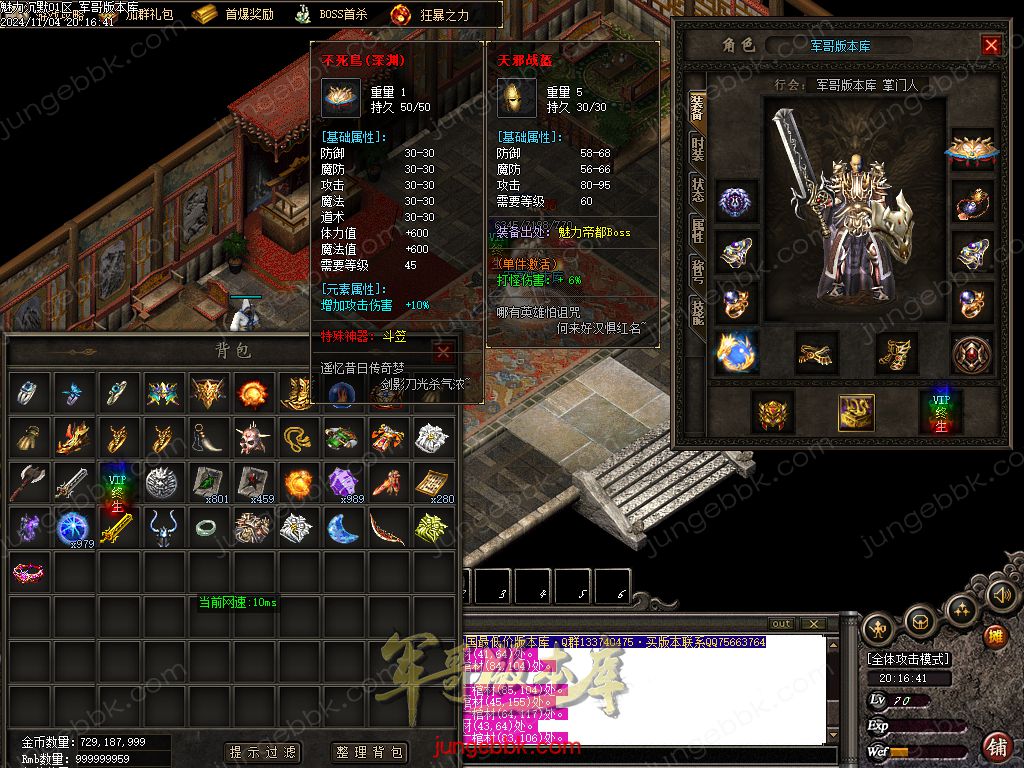Image resolution: width=1024 pixels, height=768 pixels.
Task: Select the double-bladed axe in backpack
Action: tap(28, 483)
